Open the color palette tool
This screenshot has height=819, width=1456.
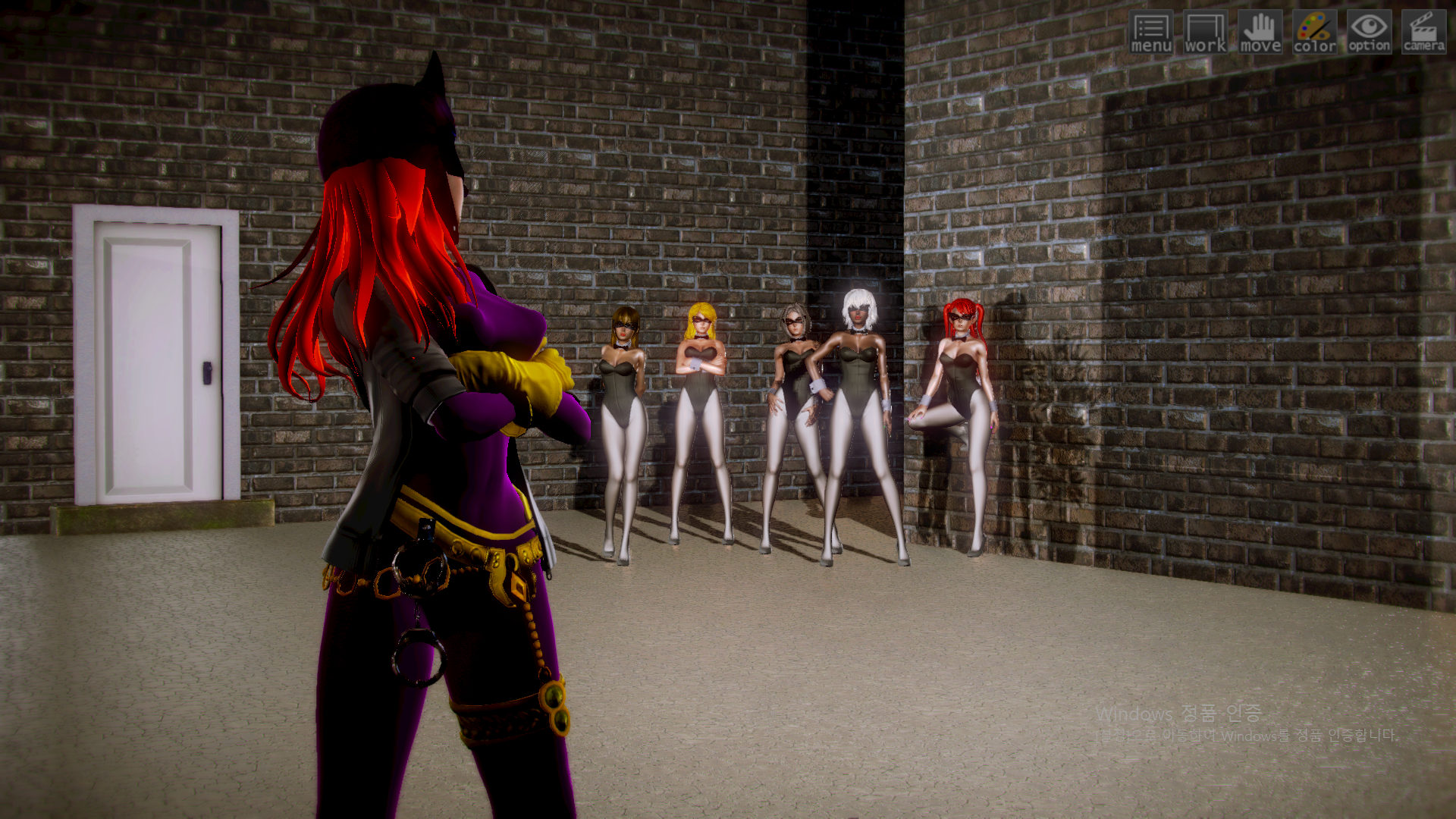(1314, 33)
